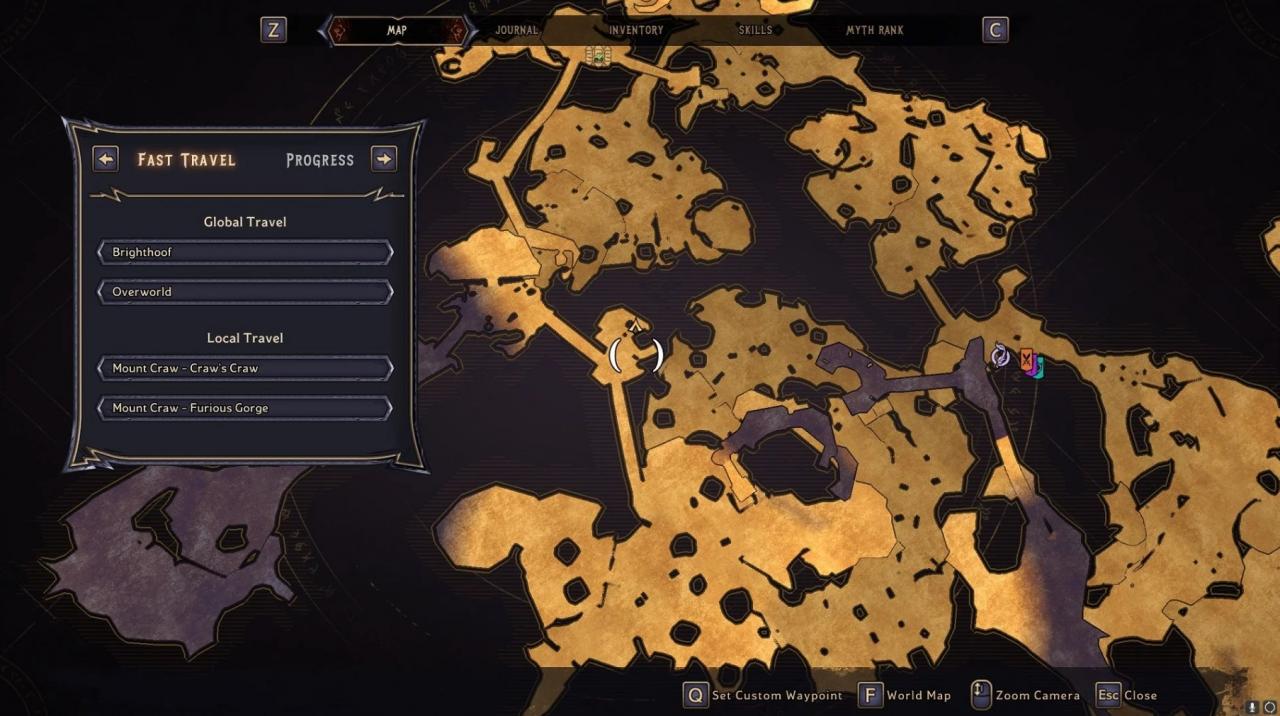Show the Myth Rank tab
This screenshot has width=1280, height=716.
[875, 30]
